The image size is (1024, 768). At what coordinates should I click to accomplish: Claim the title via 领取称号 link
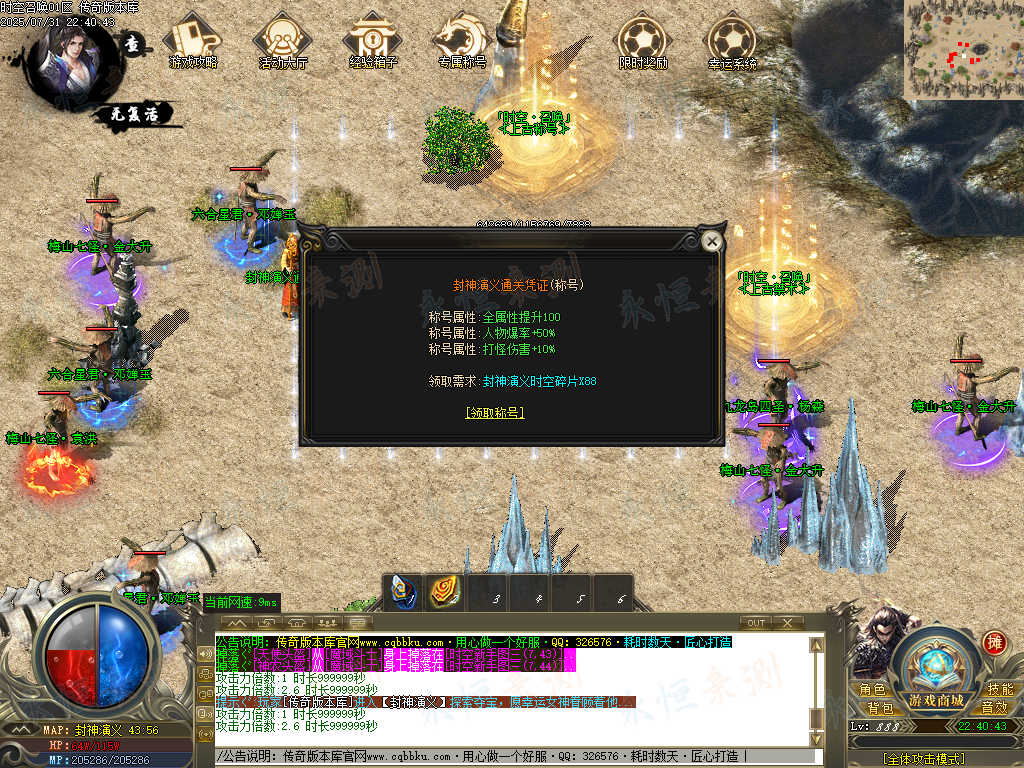click(495, 412)
